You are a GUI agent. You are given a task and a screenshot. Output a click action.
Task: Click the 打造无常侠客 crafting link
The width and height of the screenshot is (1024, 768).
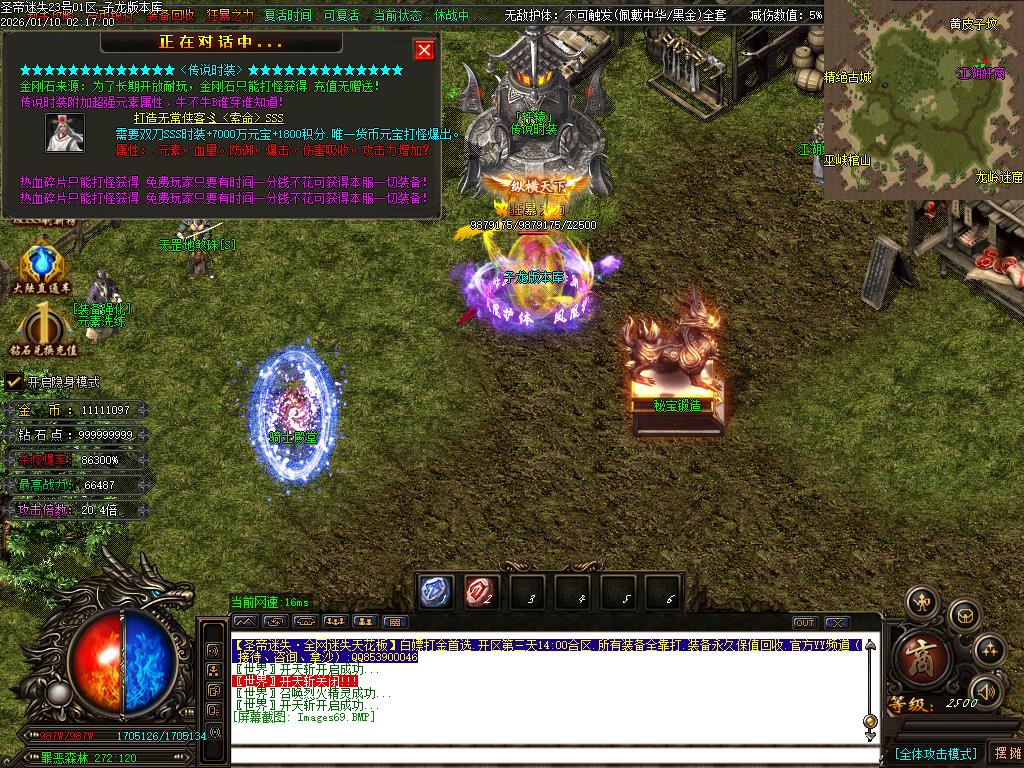[x=200, y=119]
